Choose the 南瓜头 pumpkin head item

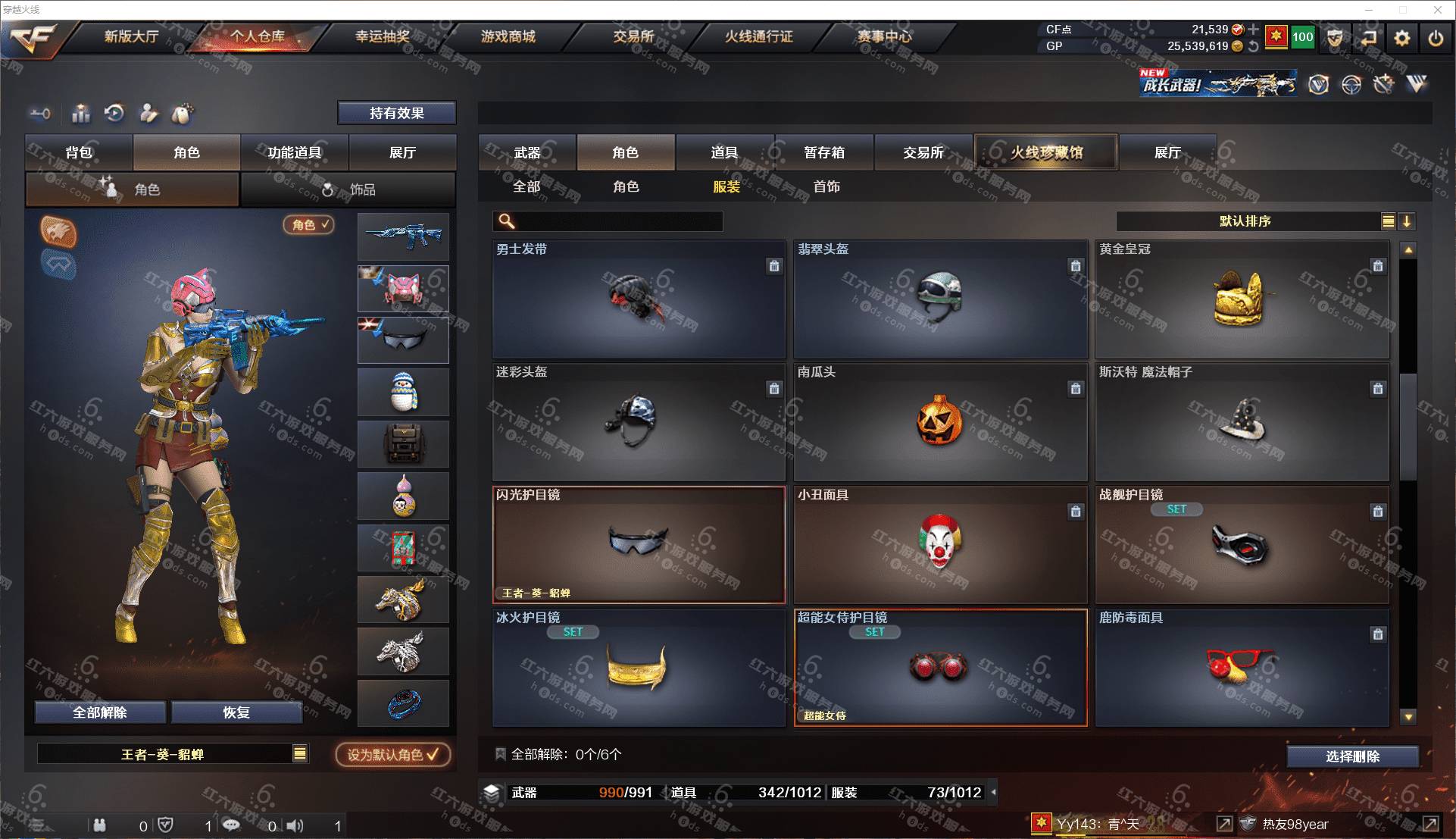[x=940, y=422]
